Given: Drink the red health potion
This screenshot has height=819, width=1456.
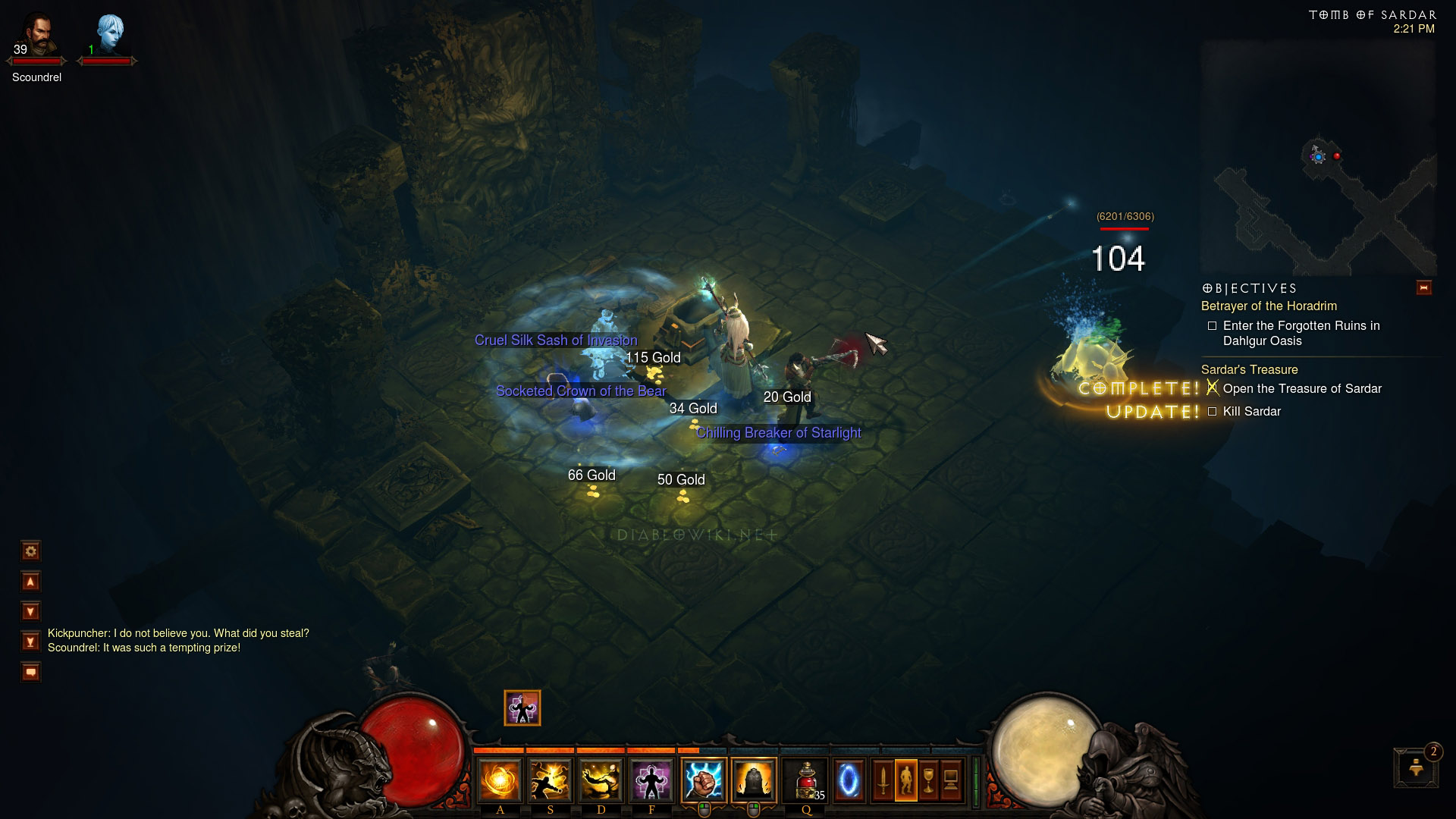Looking at the screenshot, I should click(x=806, y=780).
